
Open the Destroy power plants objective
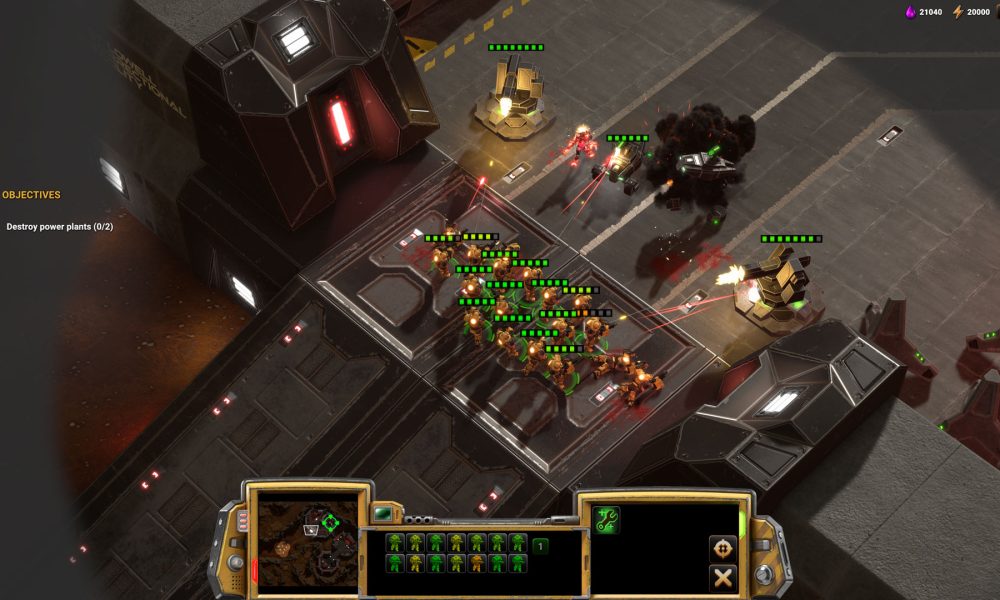click(59, 227)
